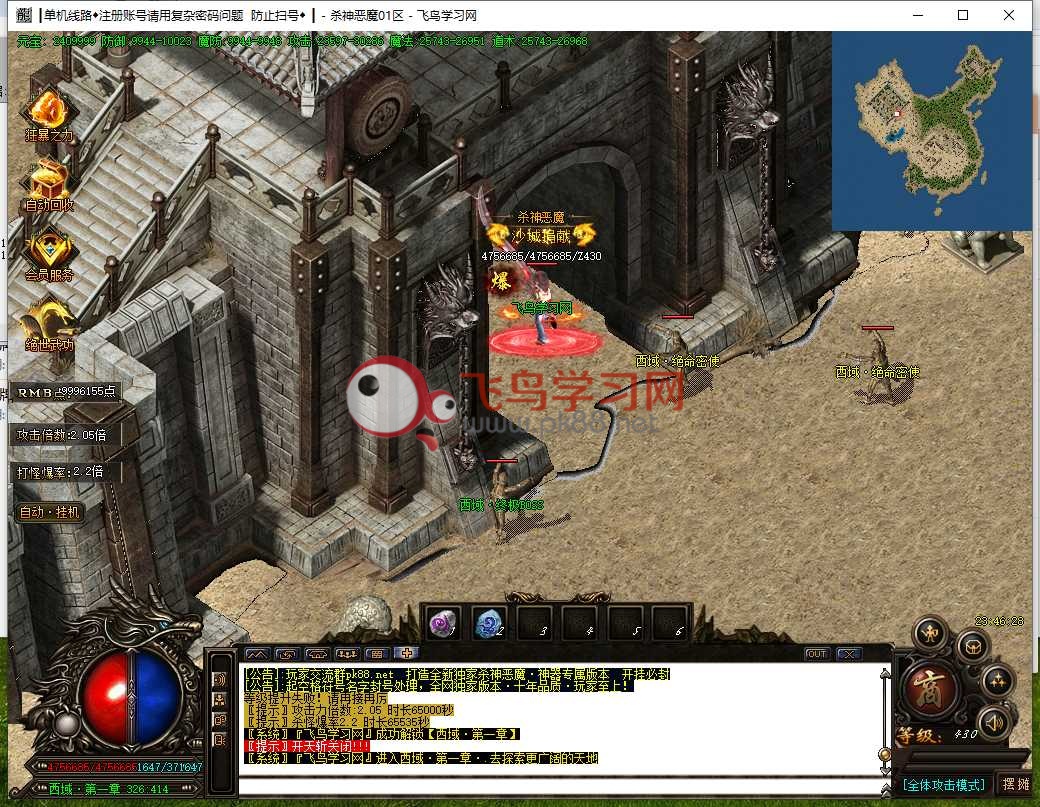The image size is (1040, 807).
Task: Toggle the 自动·挂机 button
Action: 50,512
